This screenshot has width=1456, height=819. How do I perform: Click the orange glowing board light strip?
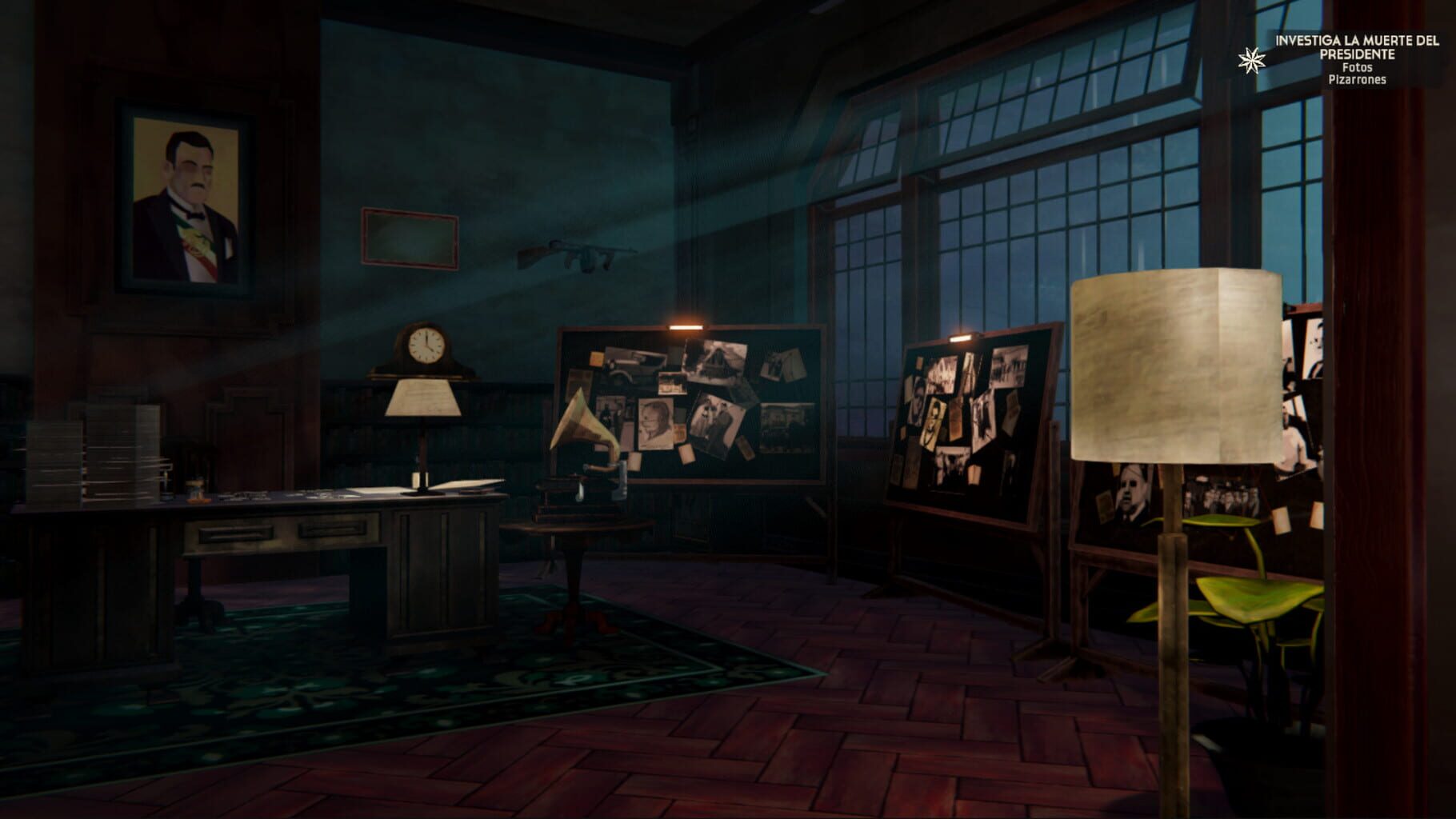(684, 327)
